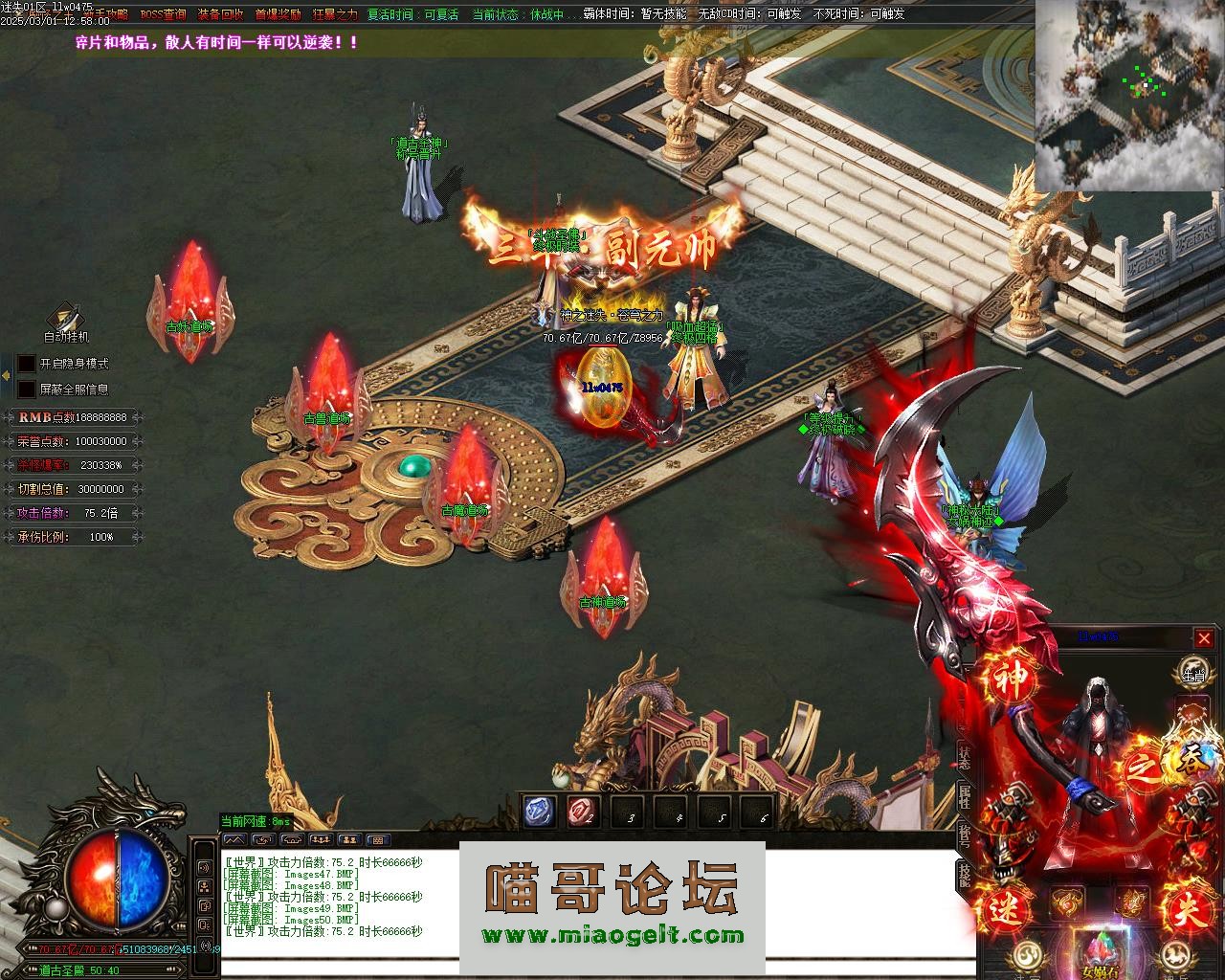The image size is (1225, 980).
Task: Open the BOSS查询 menu
Action: (x=163, y=14)
